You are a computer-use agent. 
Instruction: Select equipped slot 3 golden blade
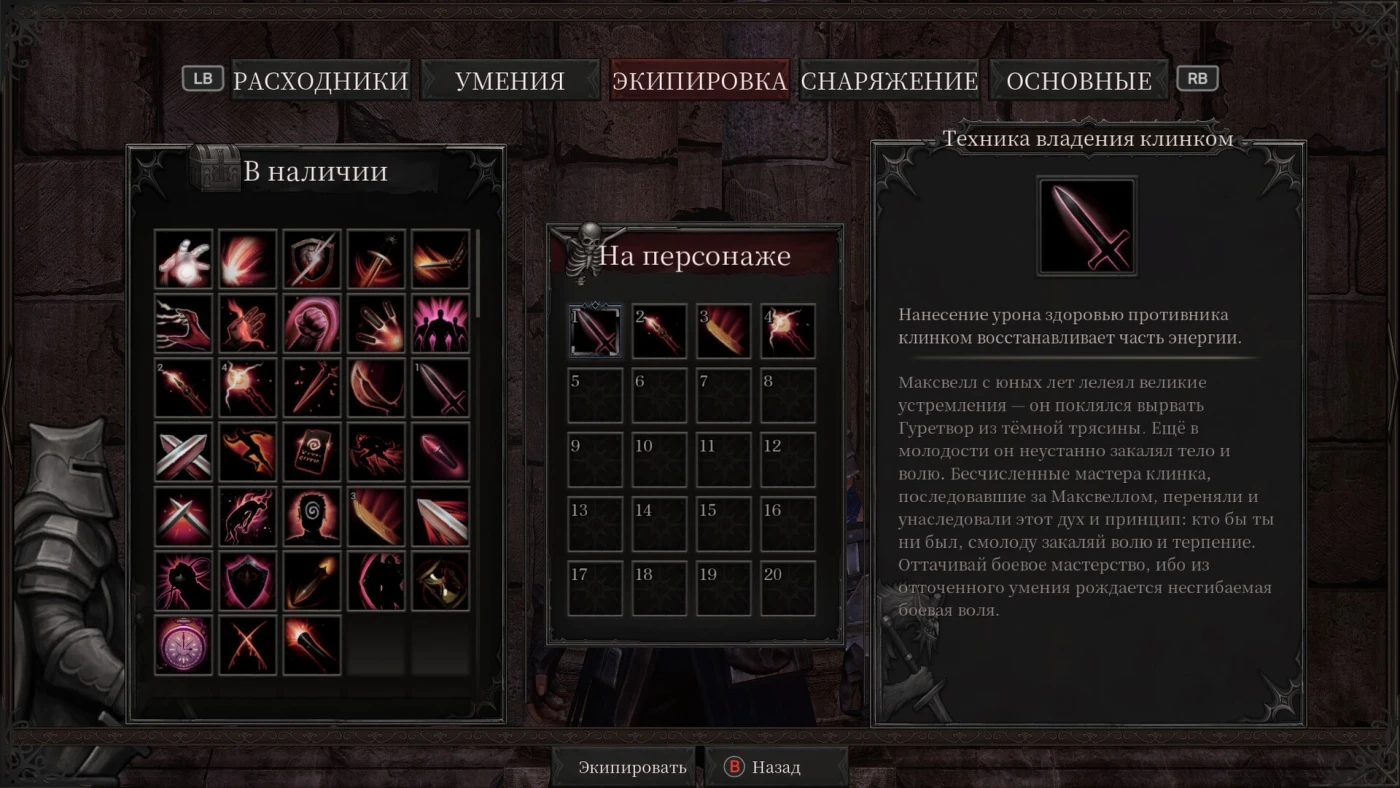tap(723, 331)
